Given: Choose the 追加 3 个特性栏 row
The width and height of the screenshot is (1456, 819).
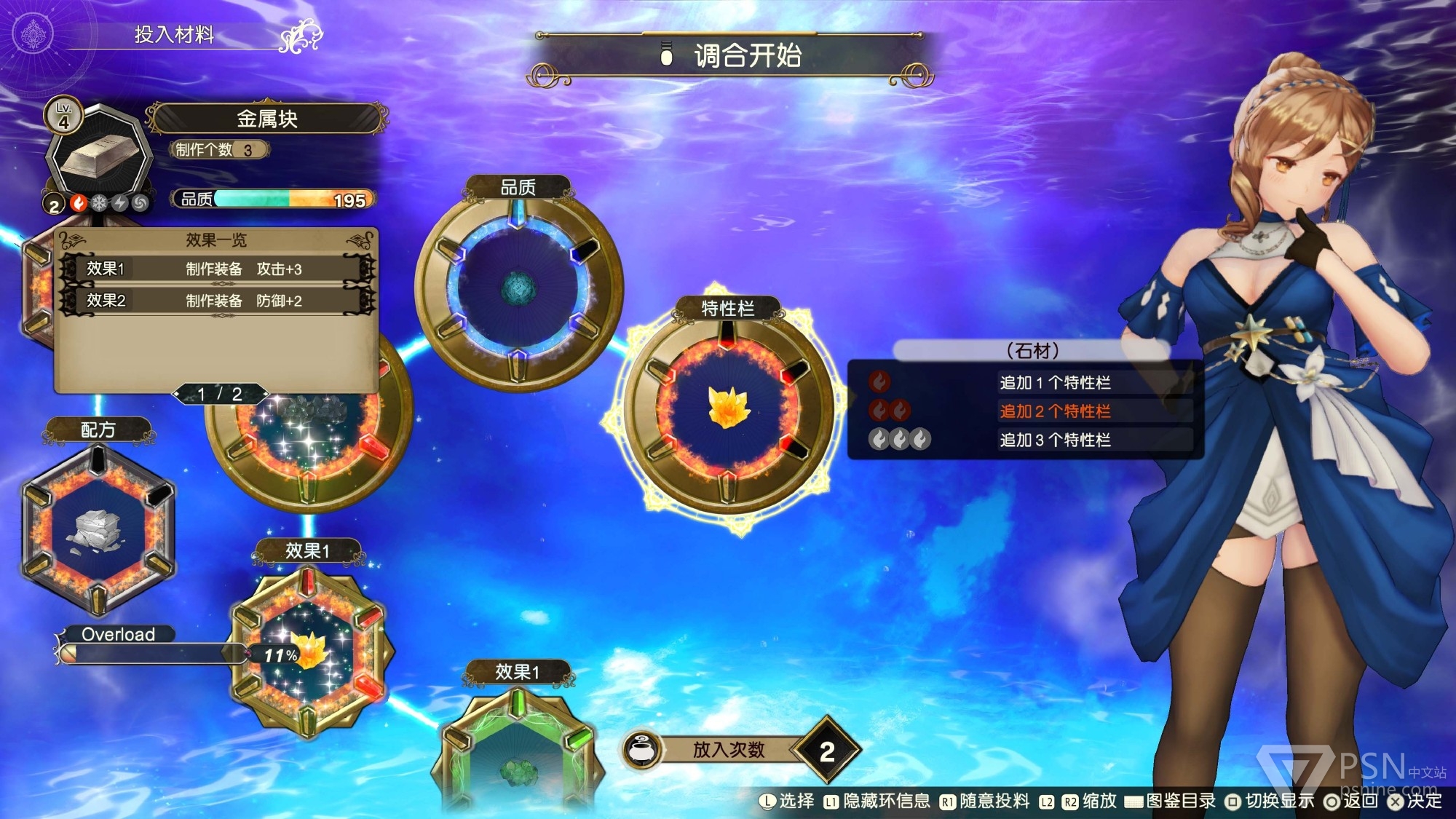Looking at the screenshot, I should (1054, 440).
